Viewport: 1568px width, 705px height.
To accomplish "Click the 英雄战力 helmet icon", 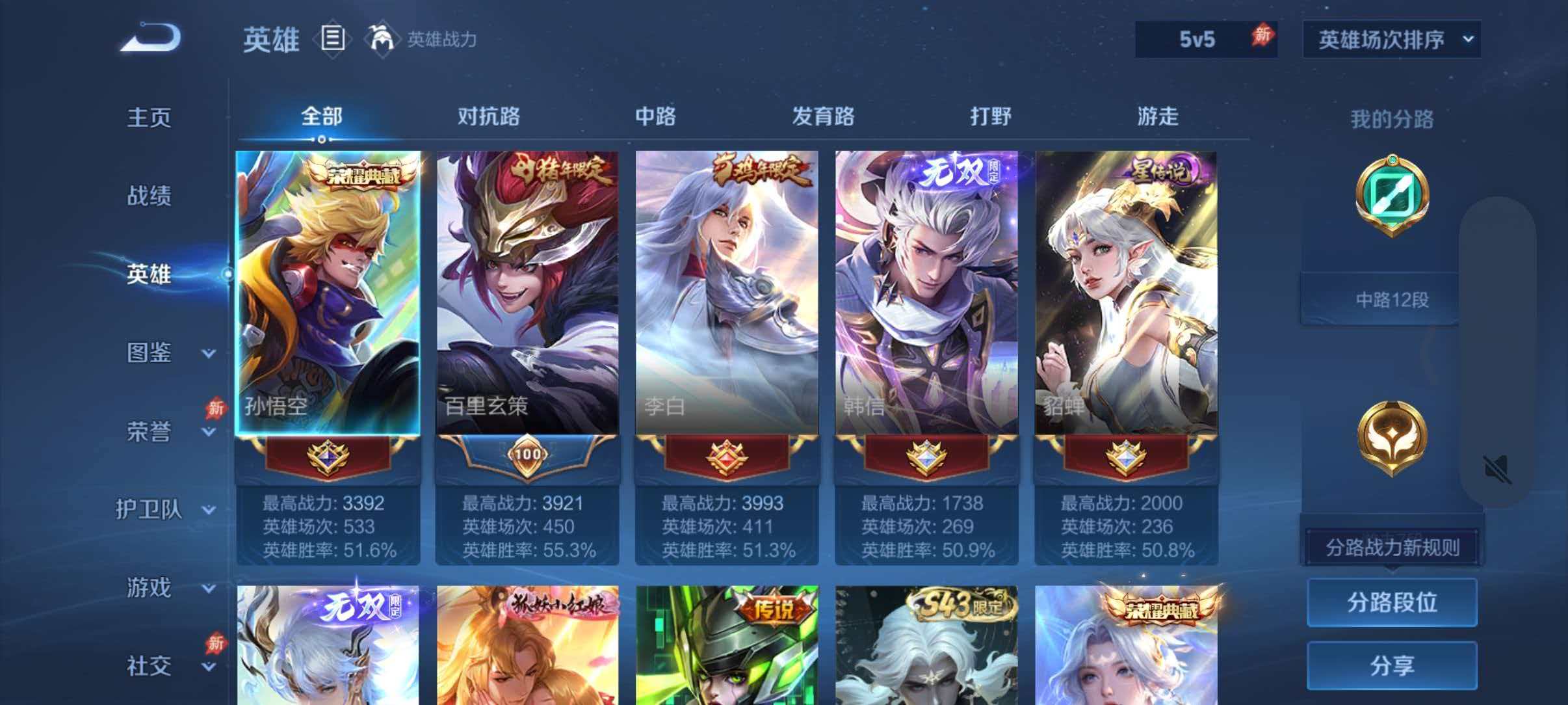I will point(382,39).
